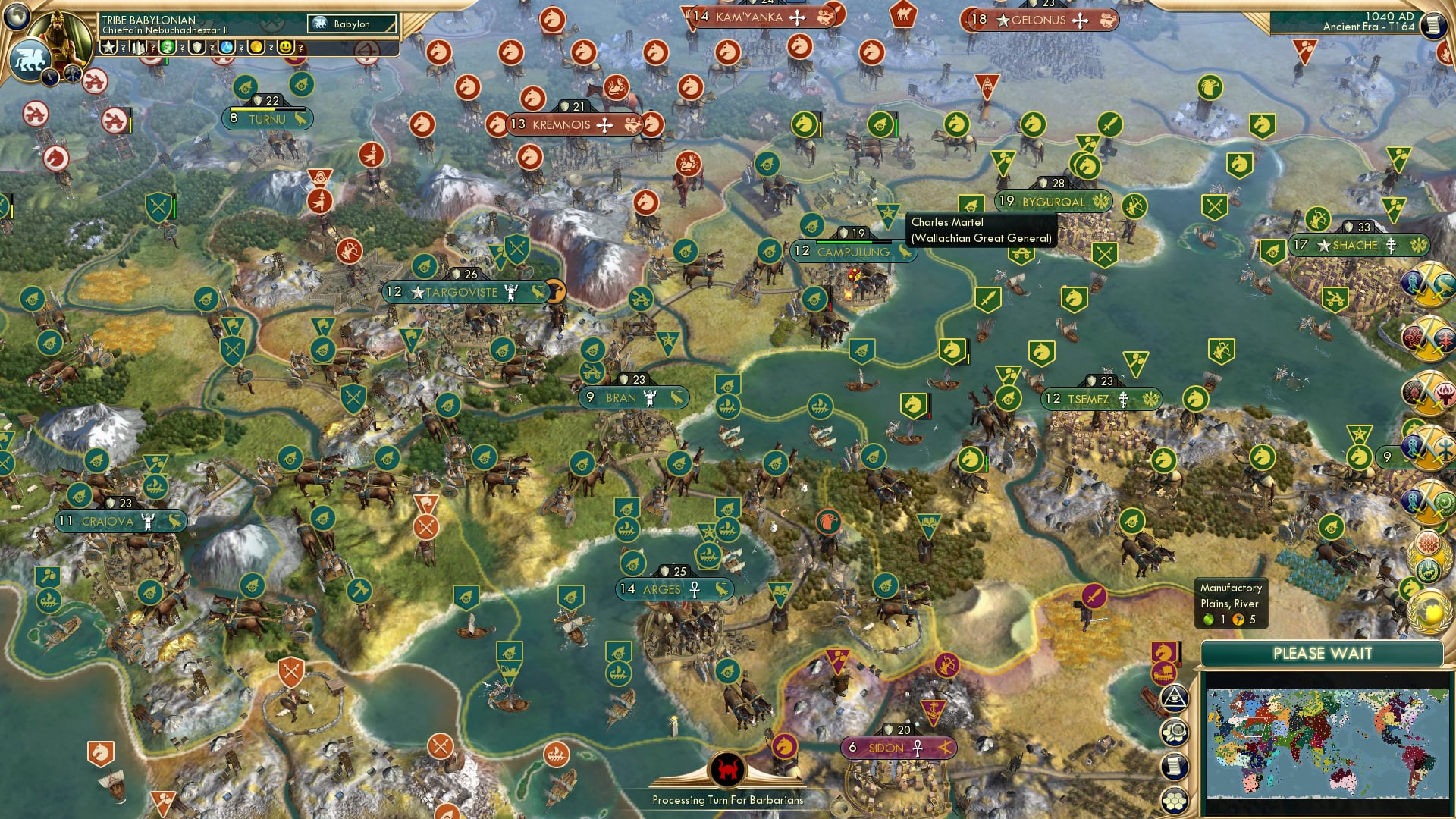Viewport: 1456px width, 819px height.
Task: Select the shield military icon
Action: point(197,47)
